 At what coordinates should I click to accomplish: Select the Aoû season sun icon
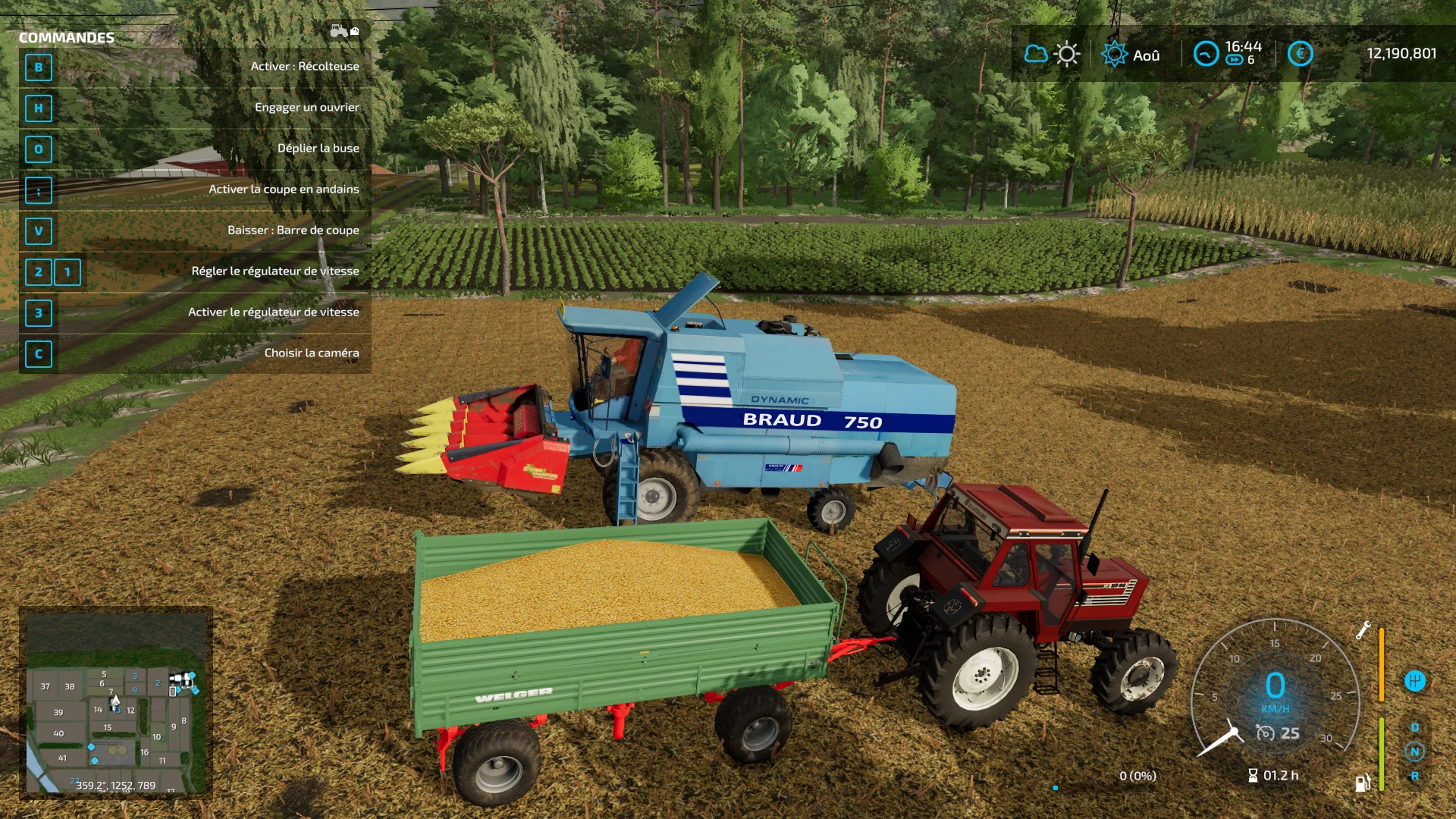point(1114,55)
